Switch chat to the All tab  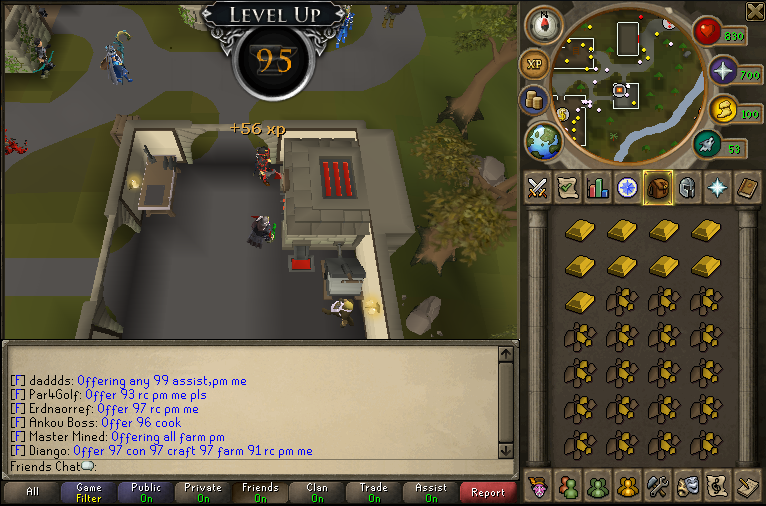[33, 492]
